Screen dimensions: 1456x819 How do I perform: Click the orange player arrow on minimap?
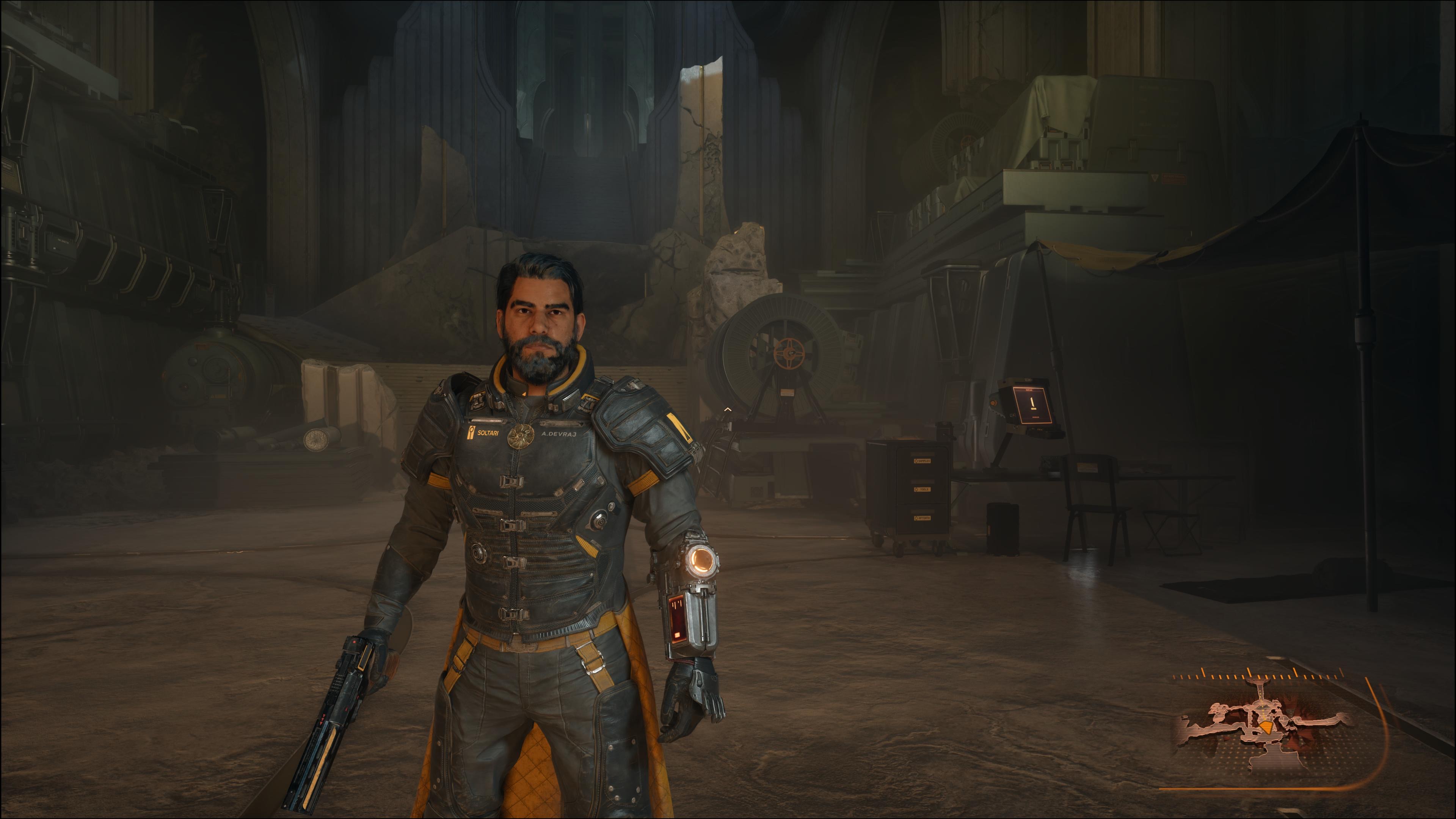coord(1266,727)
